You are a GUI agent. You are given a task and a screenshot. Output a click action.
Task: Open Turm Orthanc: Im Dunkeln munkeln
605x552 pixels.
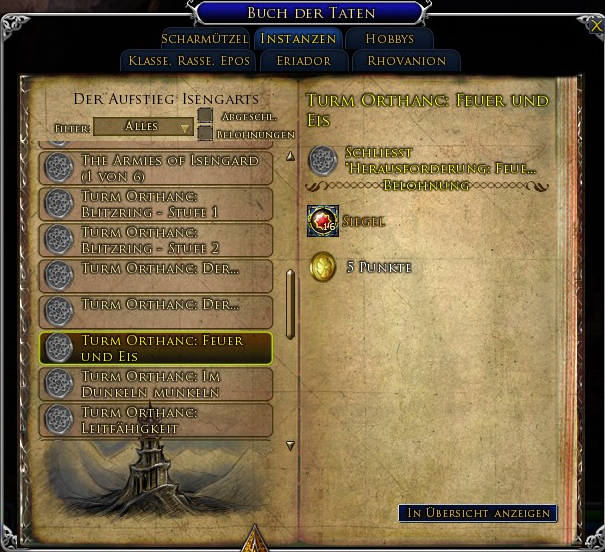(156, 384)
